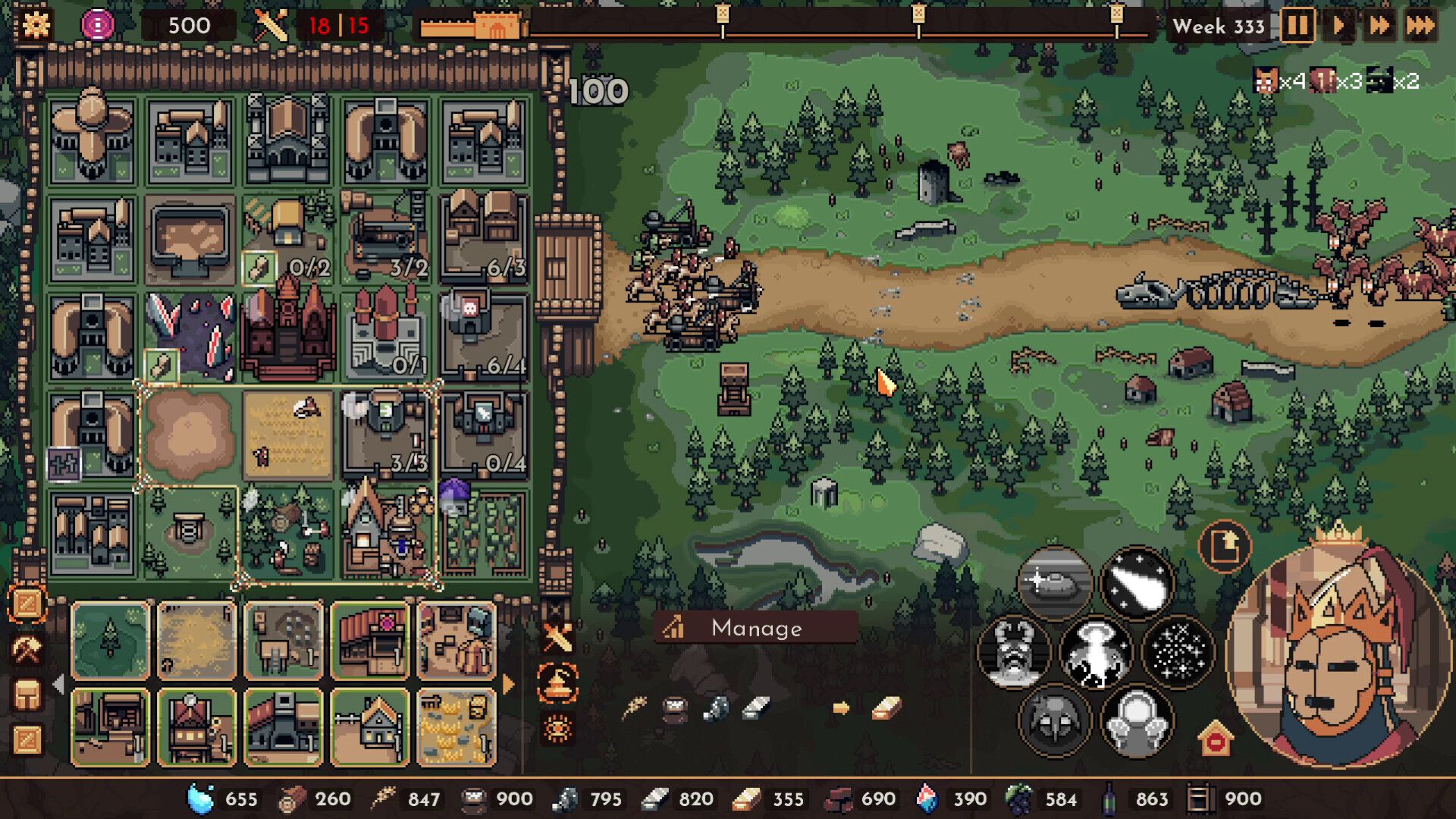This screenshot has height=819, width=1456.
Task: Pause the game
Action: coord(1297,26)
